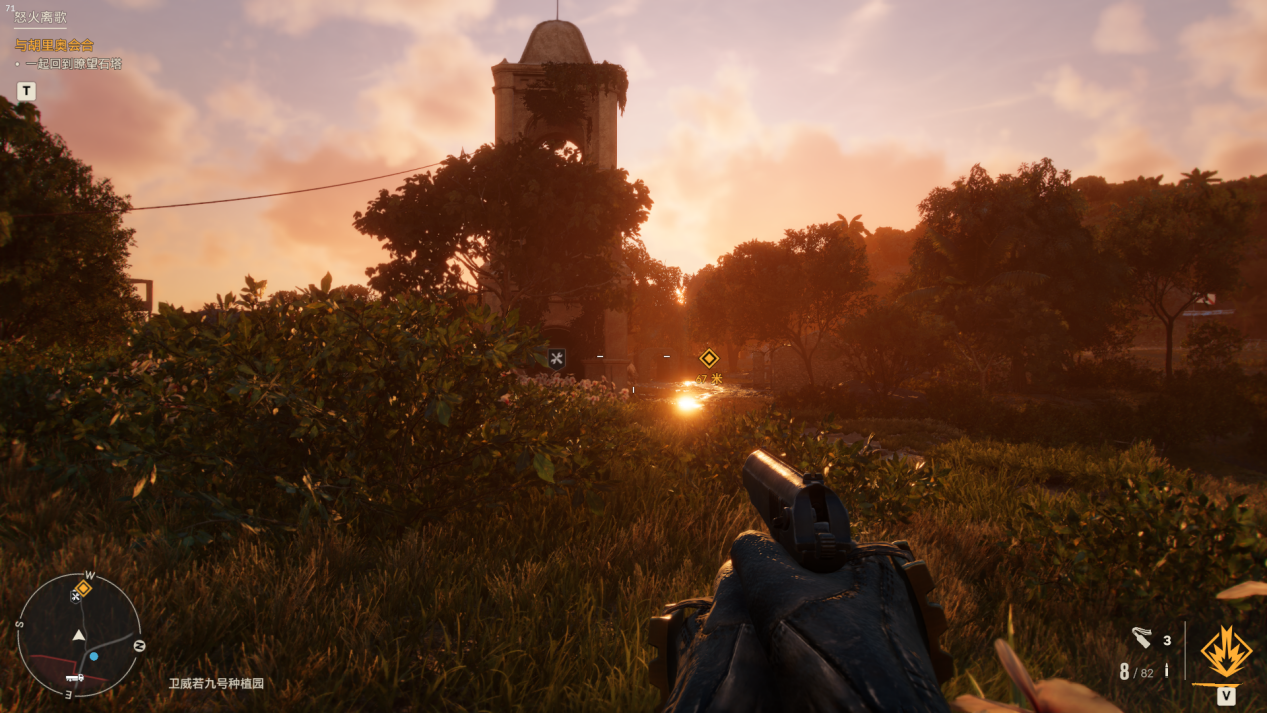Select the 与胡里奥会合 objective text
Image resolution: width=1267 pixels, height=713 pixels.
point(54,45)
